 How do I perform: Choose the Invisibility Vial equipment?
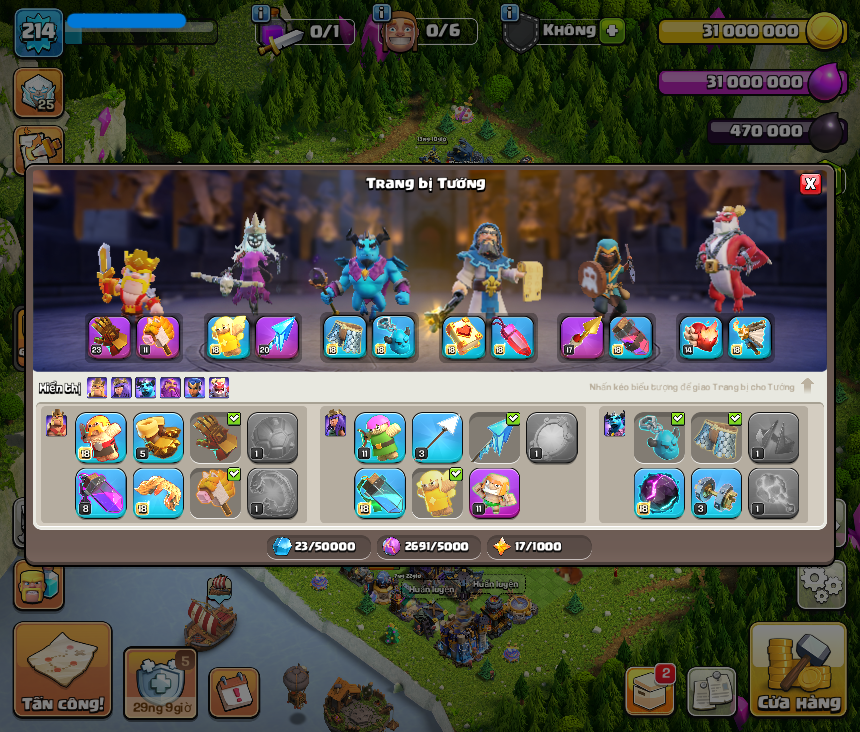tap(380, 493)
